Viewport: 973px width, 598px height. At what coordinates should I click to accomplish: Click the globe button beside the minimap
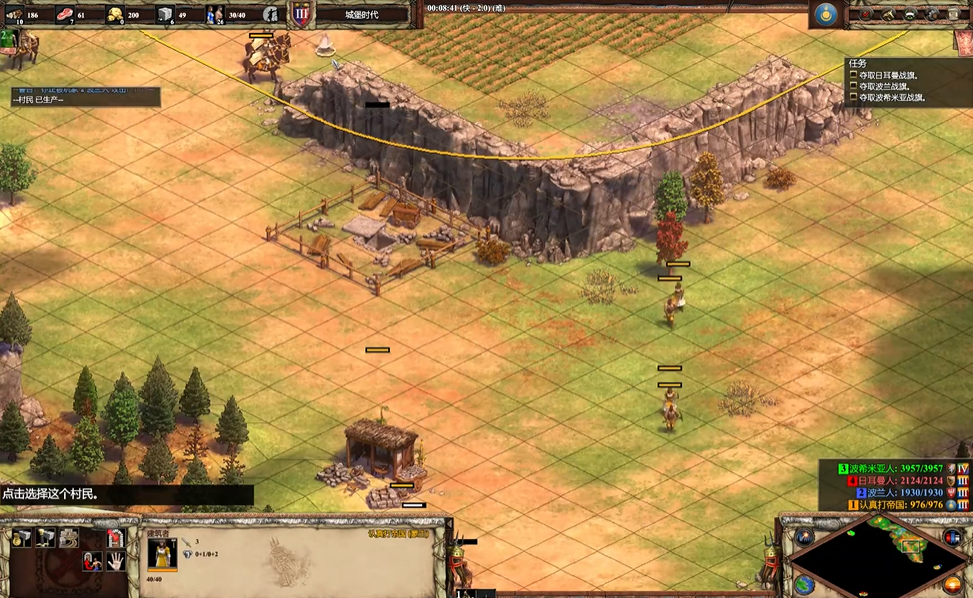(x=804, y=583)
